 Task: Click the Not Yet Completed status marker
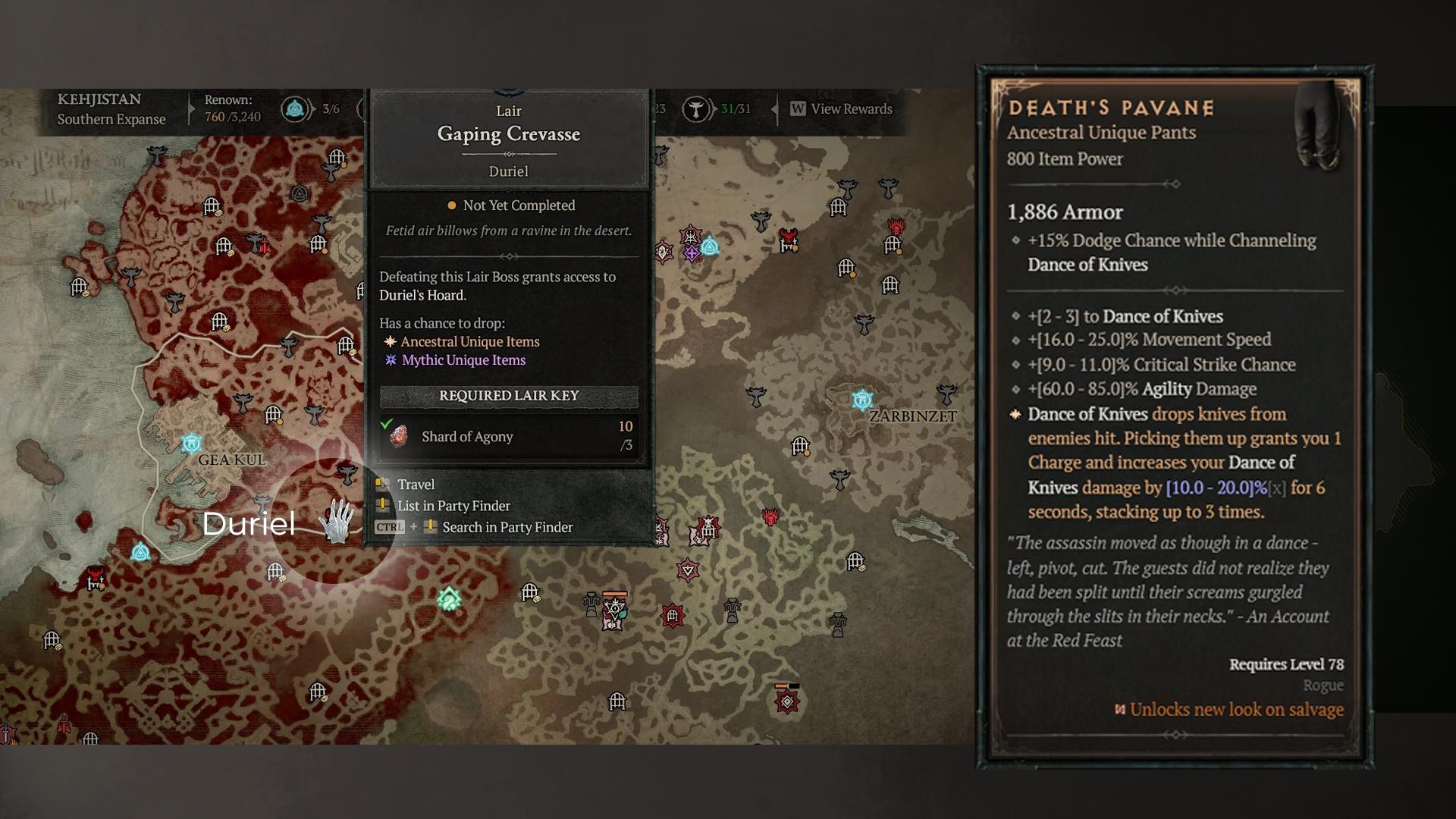(451, 206)
